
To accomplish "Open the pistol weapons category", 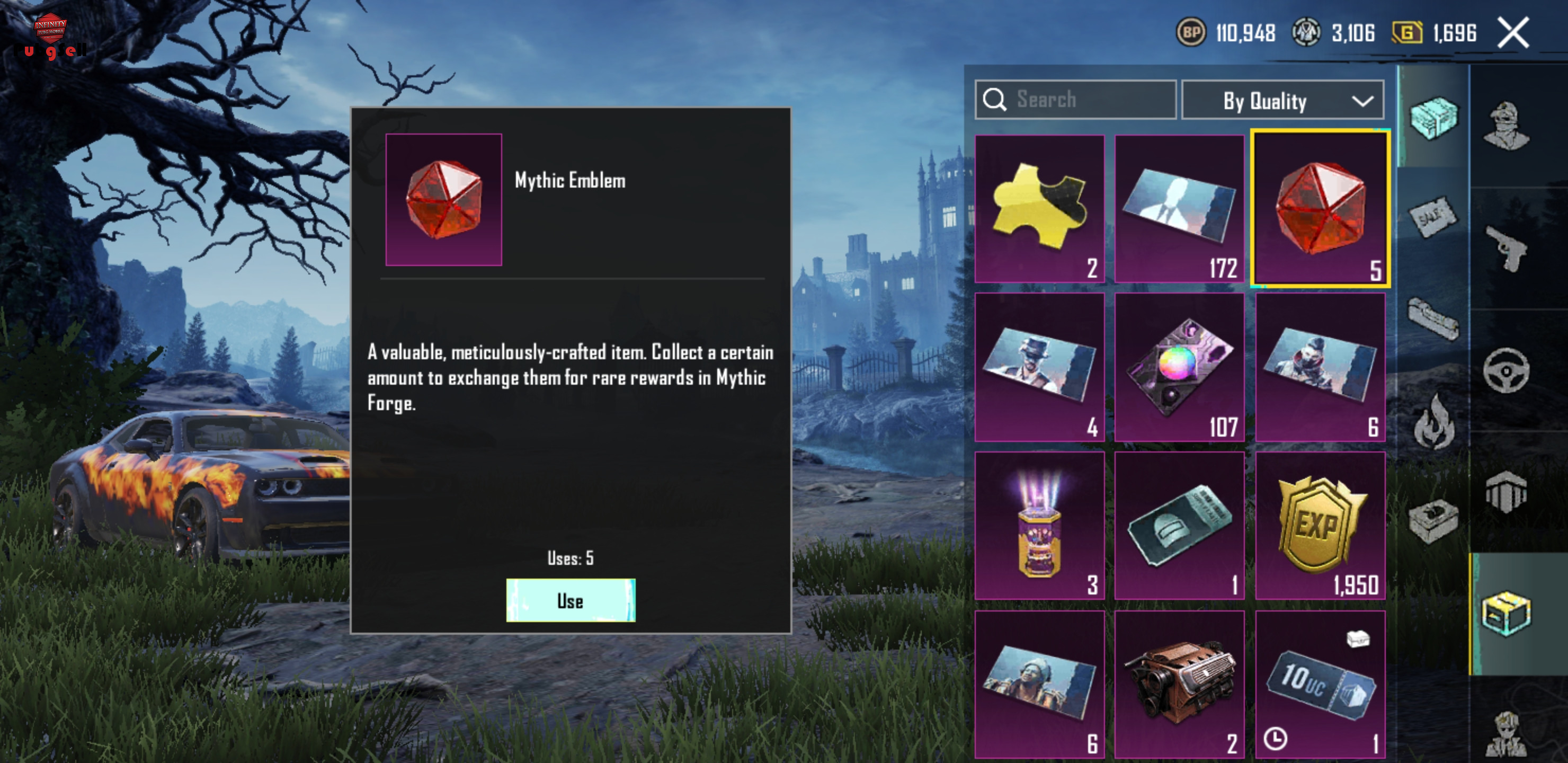I will (1506, 249).
